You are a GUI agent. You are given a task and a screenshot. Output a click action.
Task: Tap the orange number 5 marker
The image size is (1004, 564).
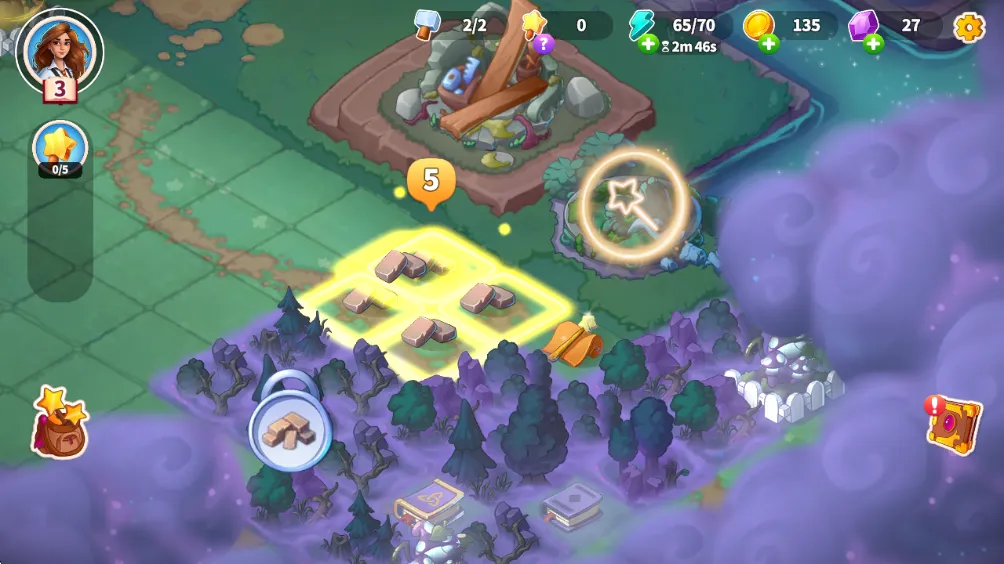(431, 182)
